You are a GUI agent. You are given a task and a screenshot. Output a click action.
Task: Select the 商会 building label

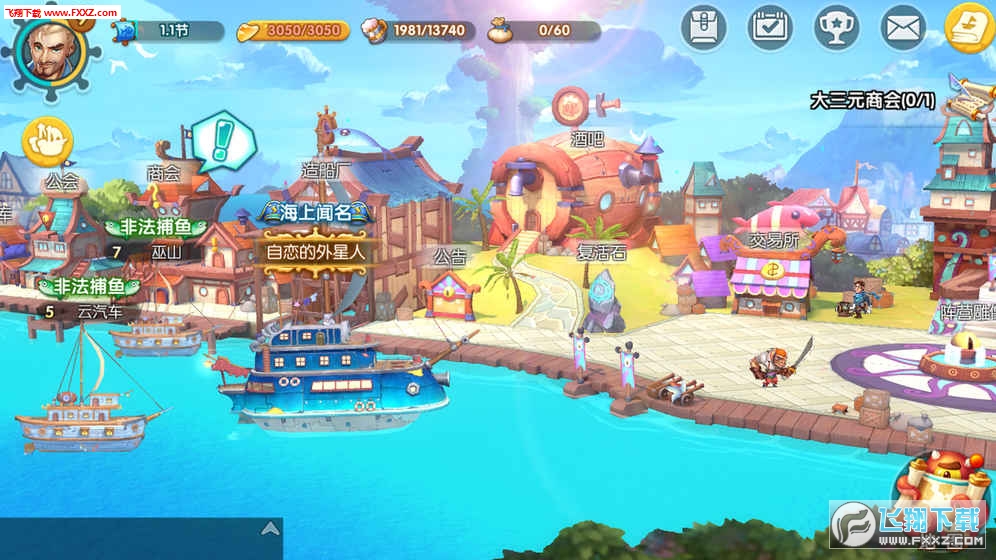coord(163,173)
